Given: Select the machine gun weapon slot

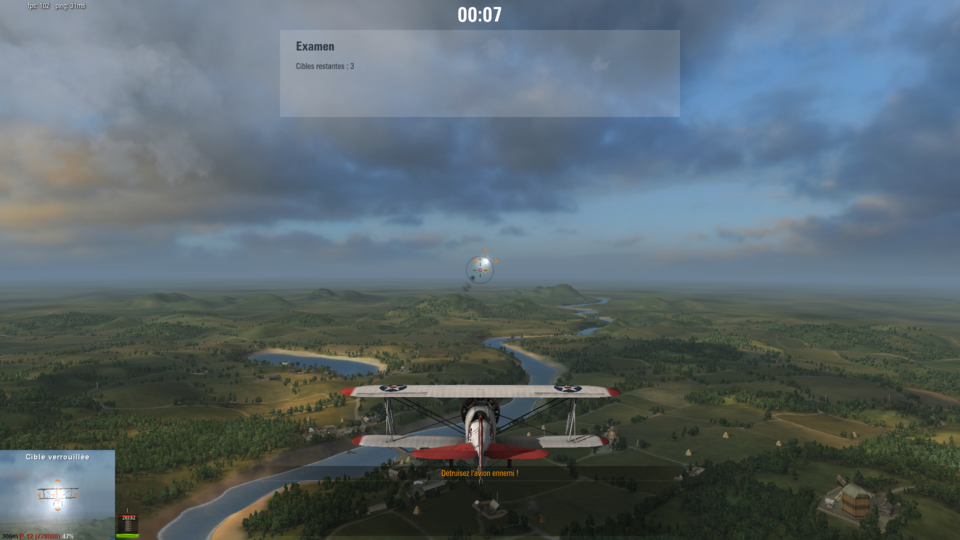Looking at the screenshot, I should click(x=128, y=524).
